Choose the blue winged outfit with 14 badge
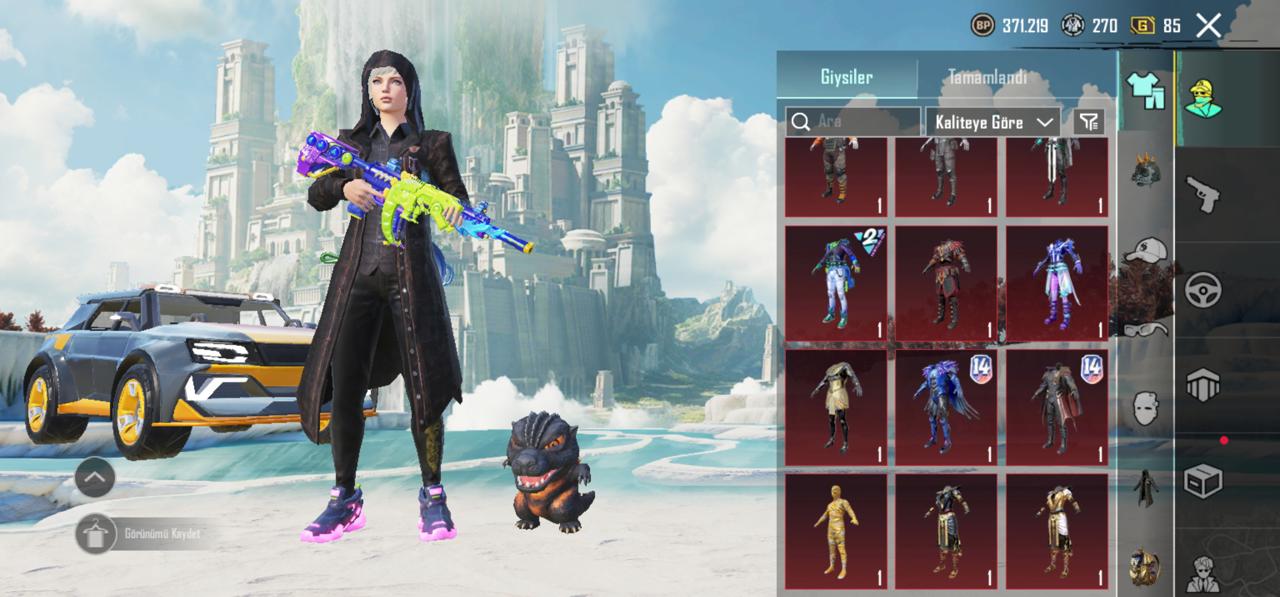Viewport: 1280px width, 597px height. pos(946,407)
